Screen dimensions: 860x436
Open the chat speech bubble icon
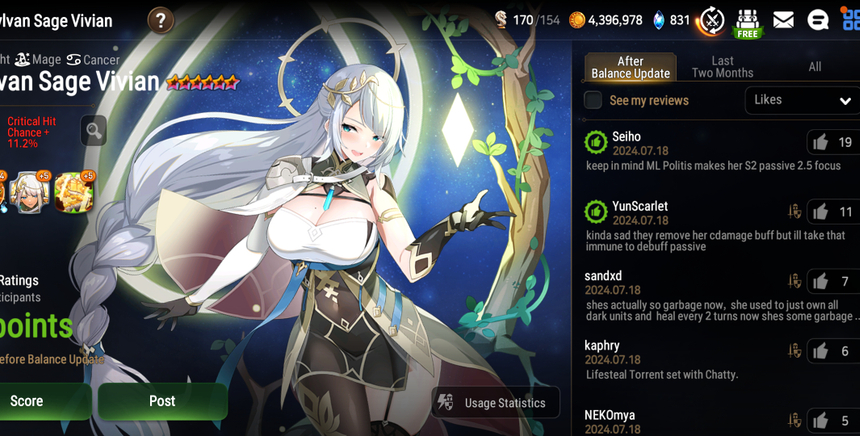click(x=817, y=20)
